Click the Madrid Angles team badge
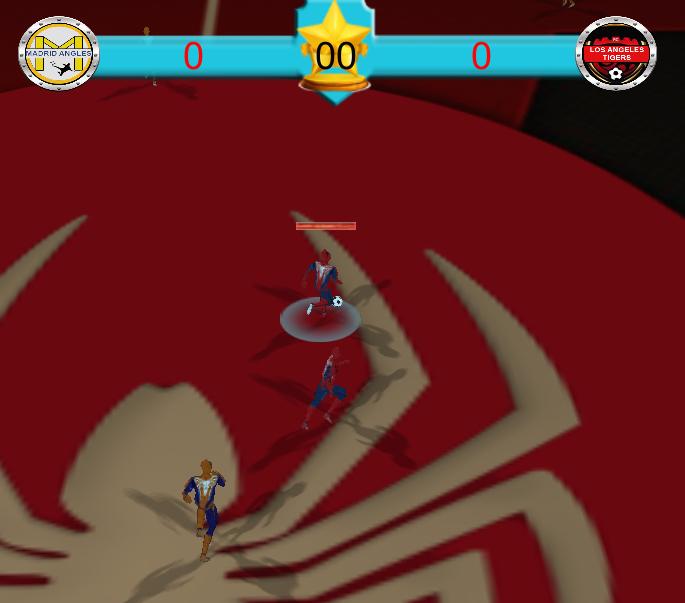The width and height of the screenshot is (685, 603). (x=59, y=53)
